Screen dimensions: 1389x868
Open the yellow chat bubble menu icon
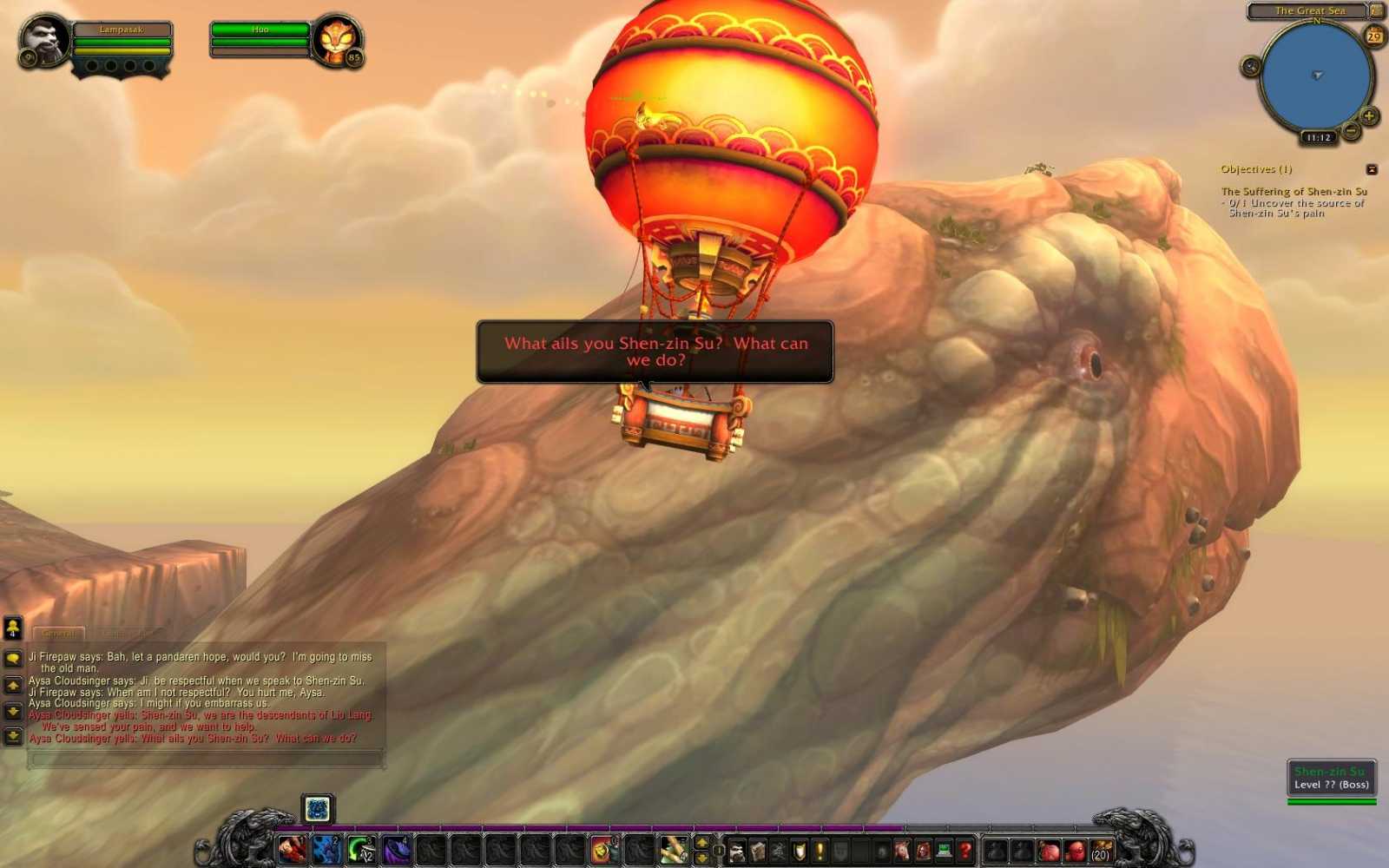tap(12, 659)
